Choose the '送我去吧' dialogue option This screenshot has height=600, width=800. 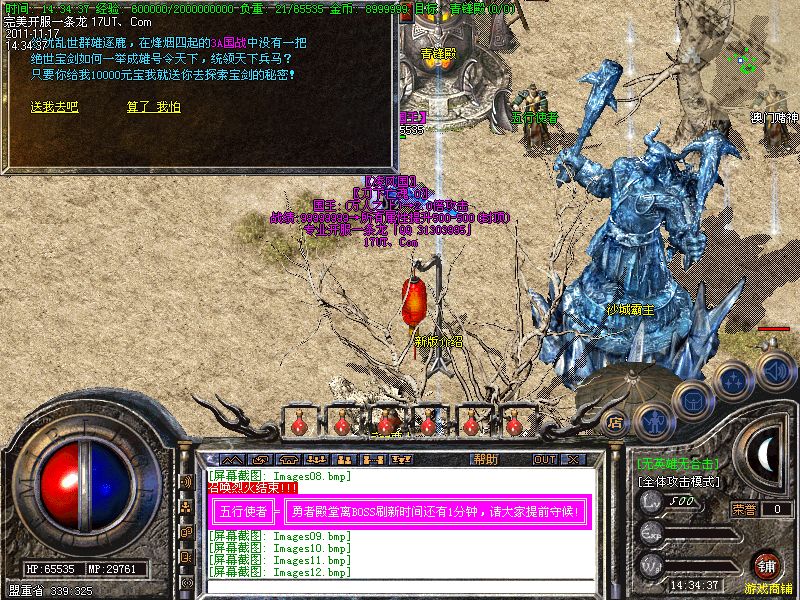(54, 107)
